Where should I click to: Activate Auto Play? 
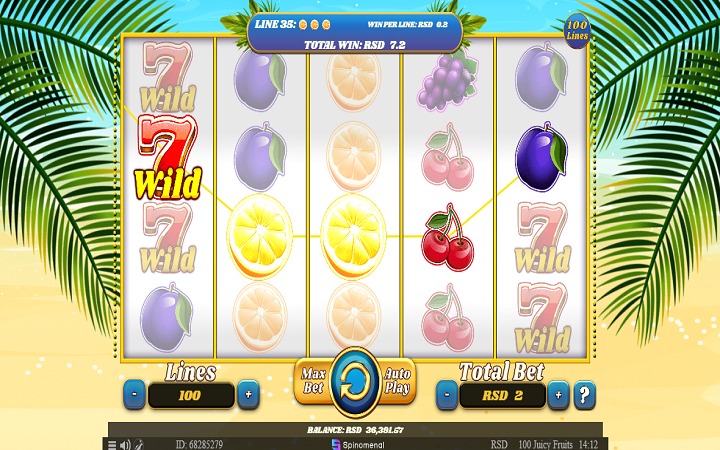tap(398, 381)
